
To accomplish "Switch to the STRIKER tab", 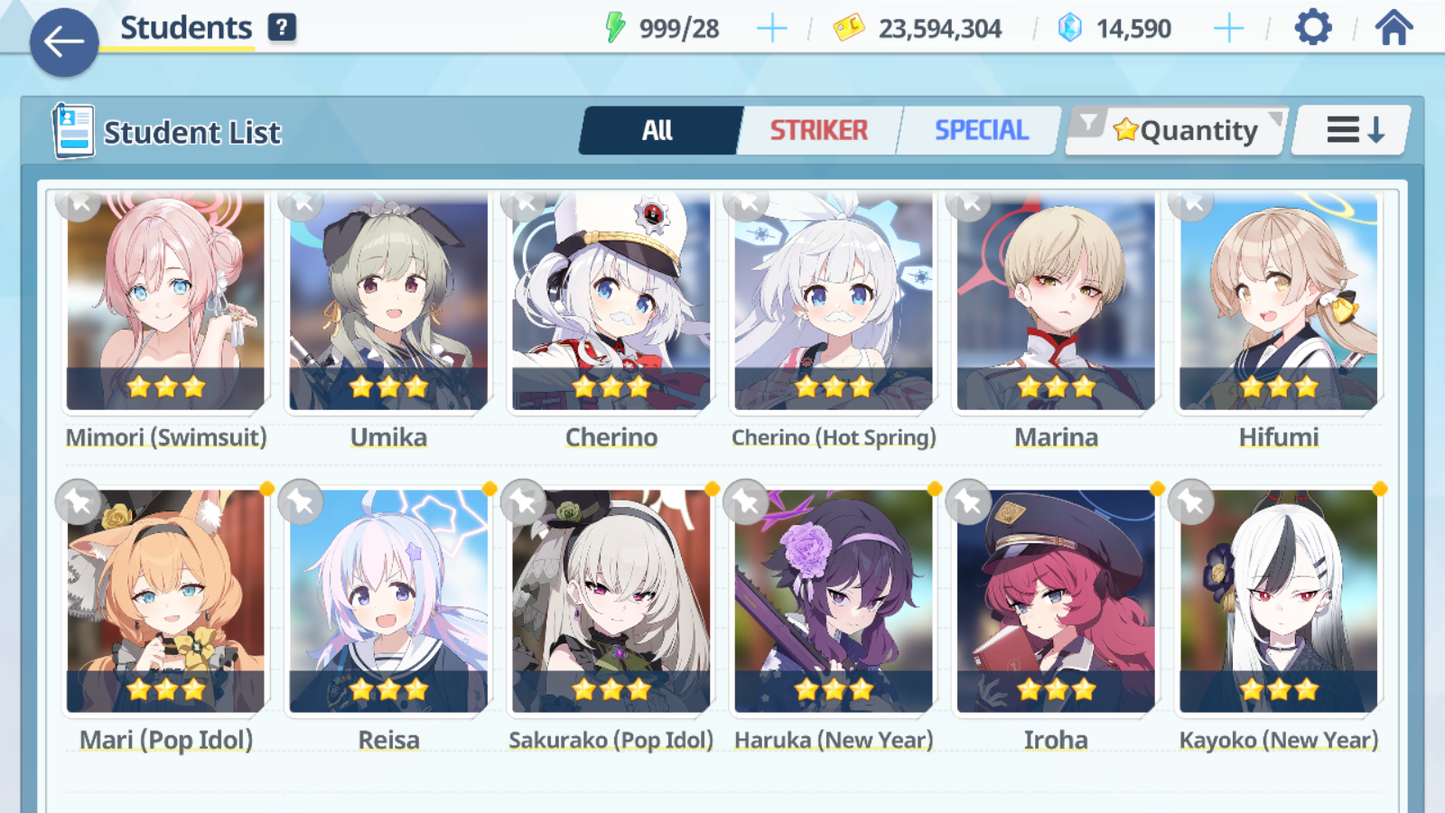I will 818,130.
